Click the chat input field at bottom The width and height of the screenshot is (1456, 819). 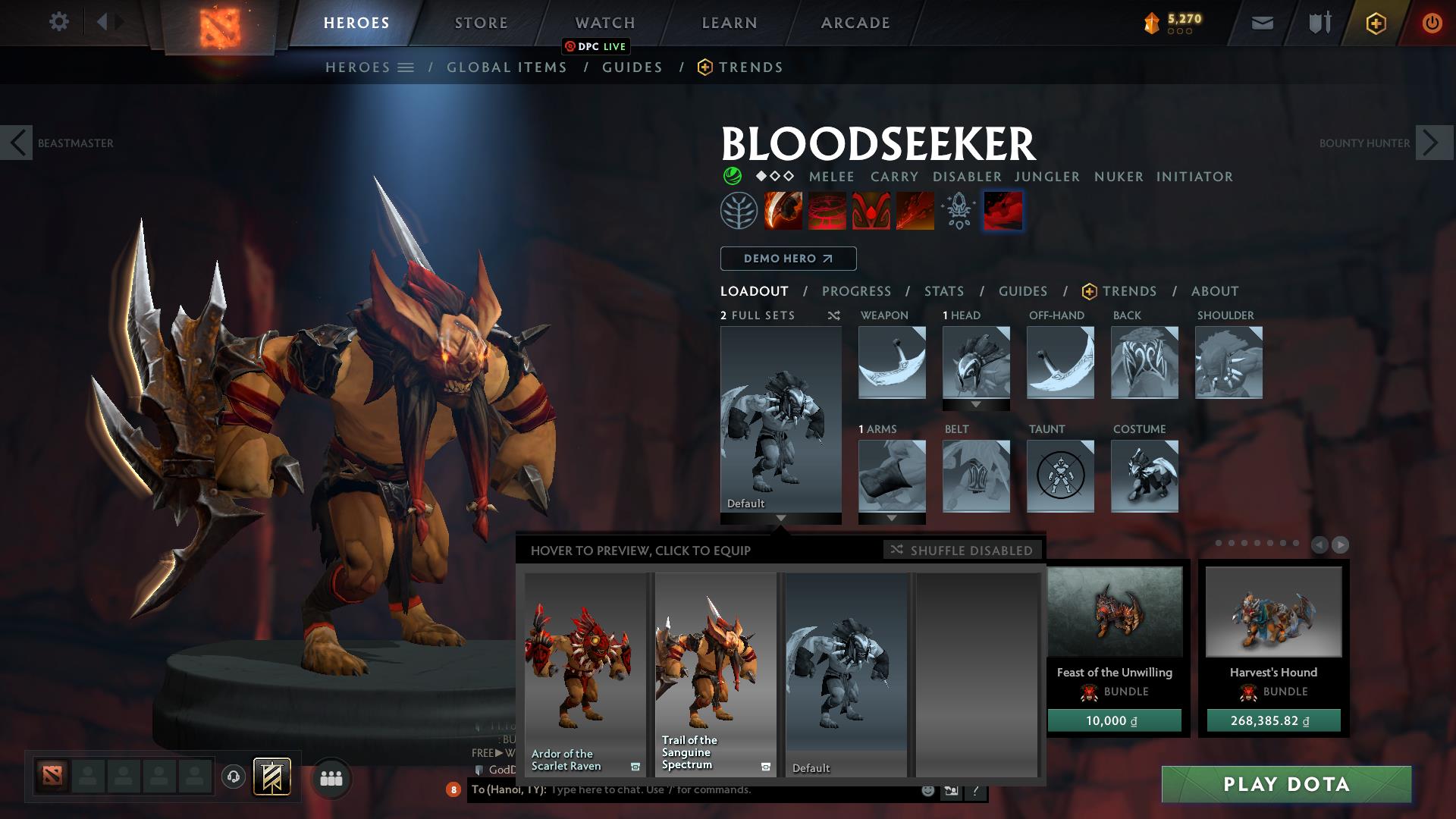click(645, 789)
